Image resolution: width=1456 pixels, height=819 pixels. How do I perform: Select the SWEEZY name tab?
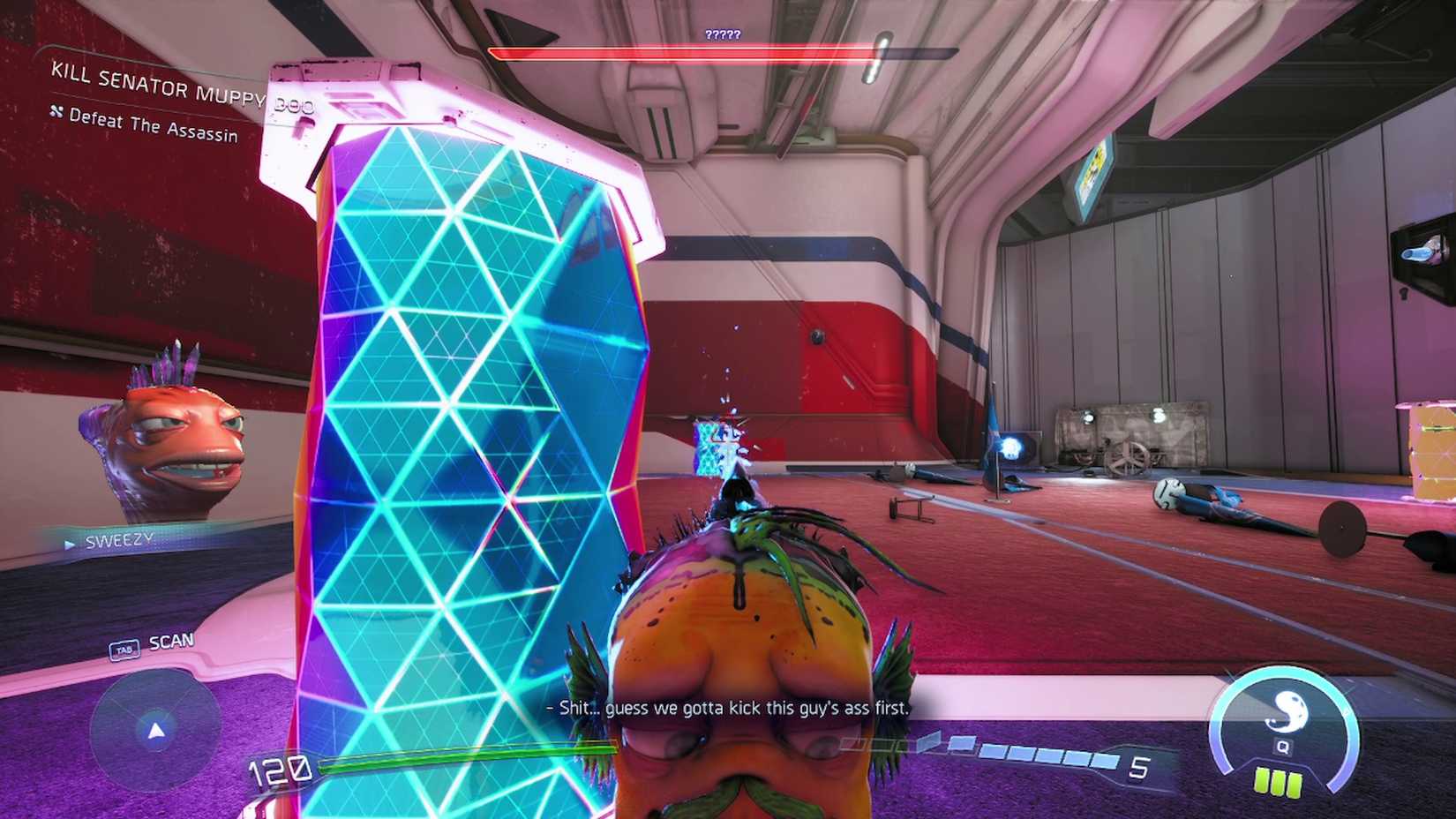tap(117, 538)
